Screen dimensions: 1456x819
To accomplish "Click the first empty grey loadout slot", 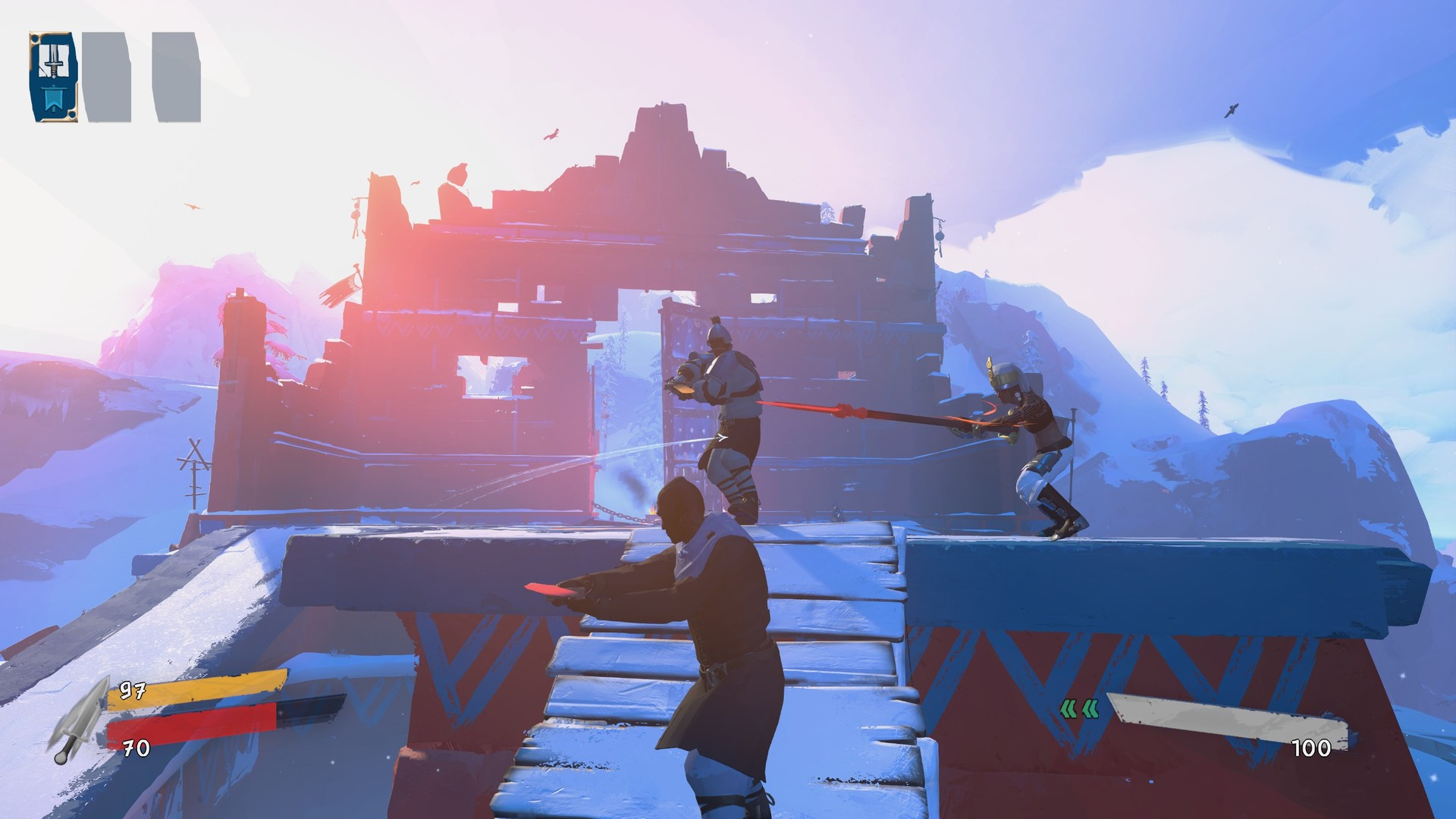I will pos(105,76).
